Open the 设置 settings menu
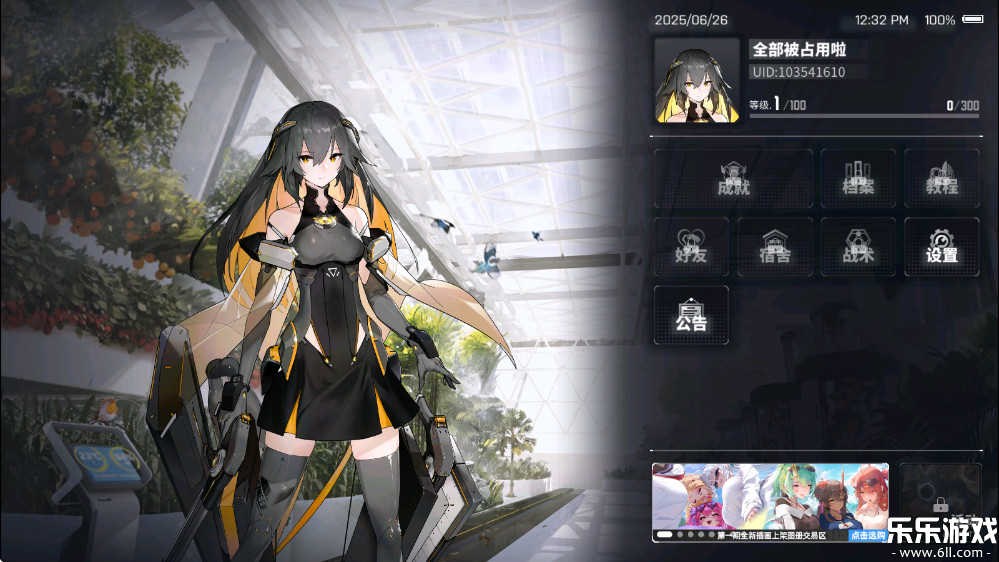999x562 pixels. point(941,246)
